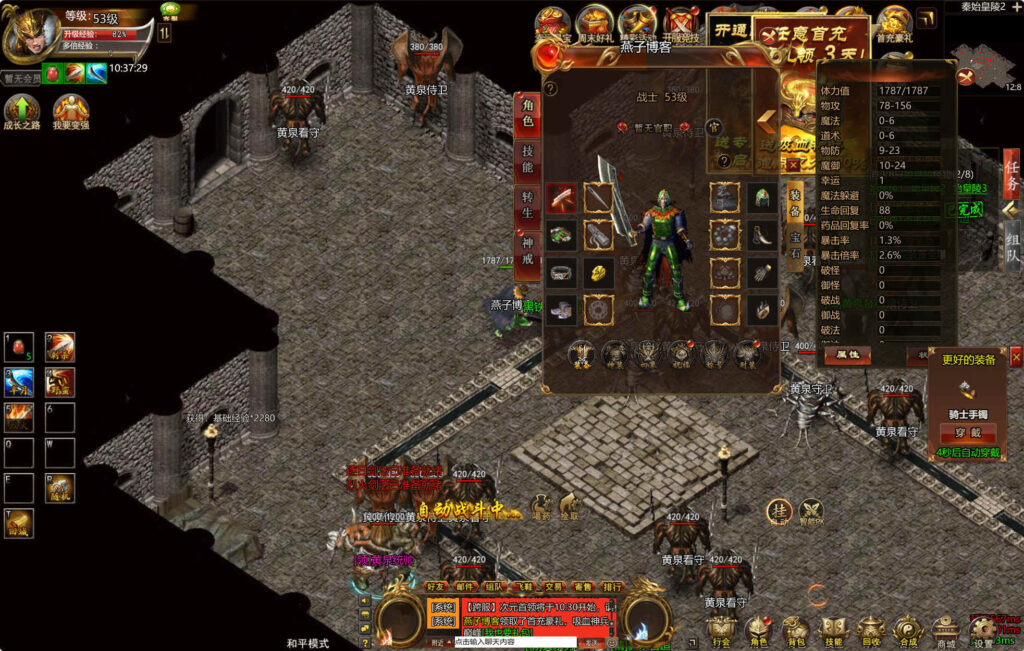Select the red sword weapon slot
The image size is (1024, 651).
click(560, 197)
